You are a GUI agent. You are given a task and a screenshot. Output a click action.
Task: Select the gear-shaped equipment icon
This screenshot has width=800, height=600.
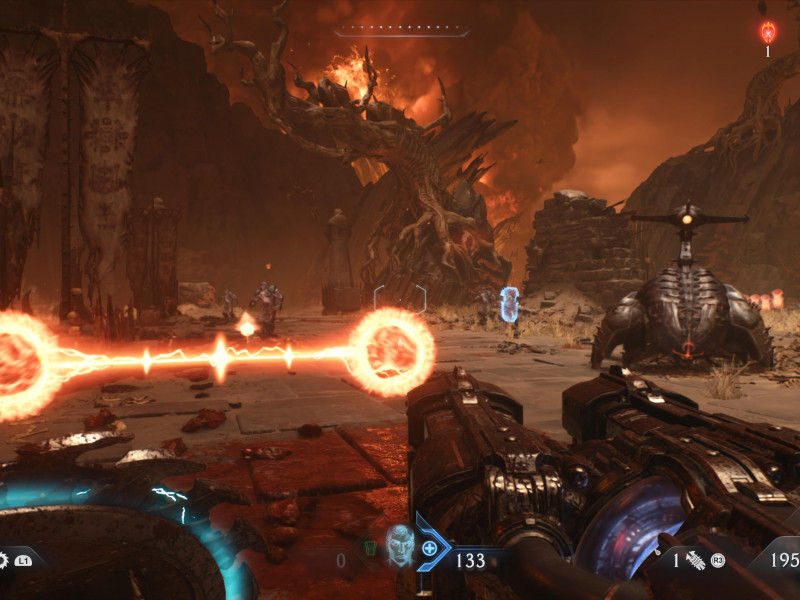click(3, 561)
